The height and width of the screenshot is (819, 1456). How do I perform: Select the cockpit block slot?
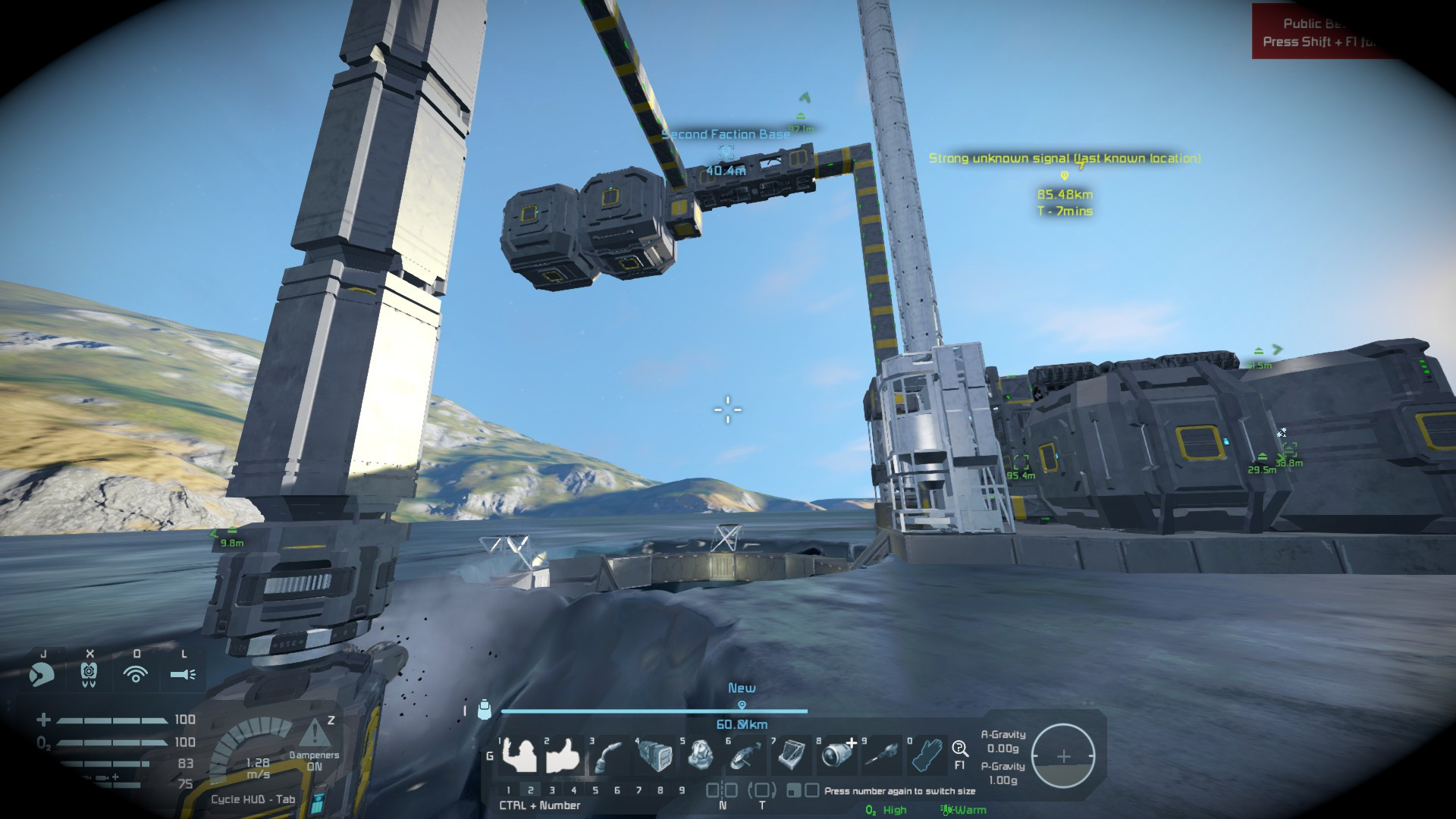pyautogui.click(x=791, y=755)
